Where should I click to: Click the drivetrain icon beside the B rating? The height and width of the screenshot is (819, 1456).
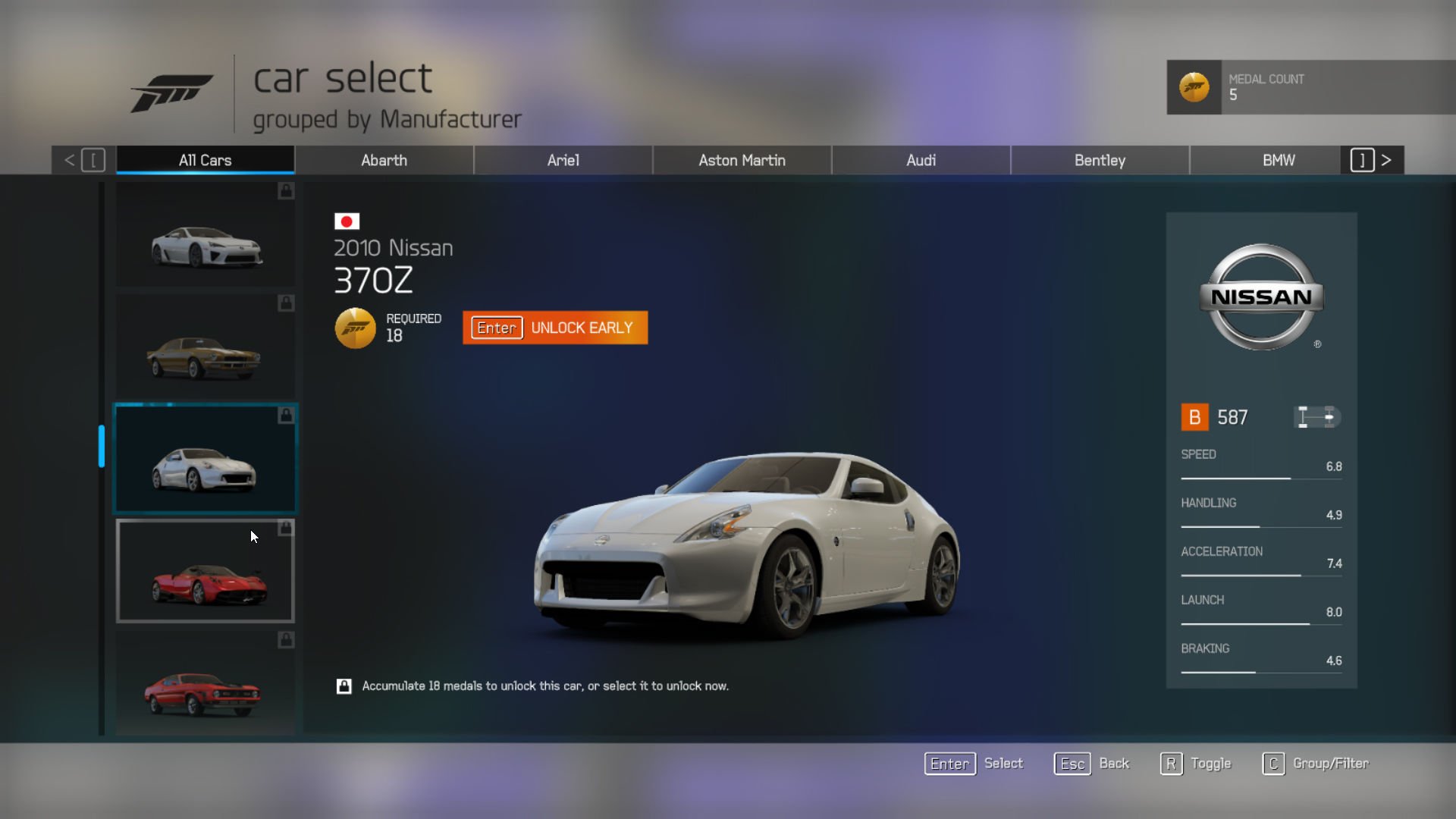pos(1317,417)
